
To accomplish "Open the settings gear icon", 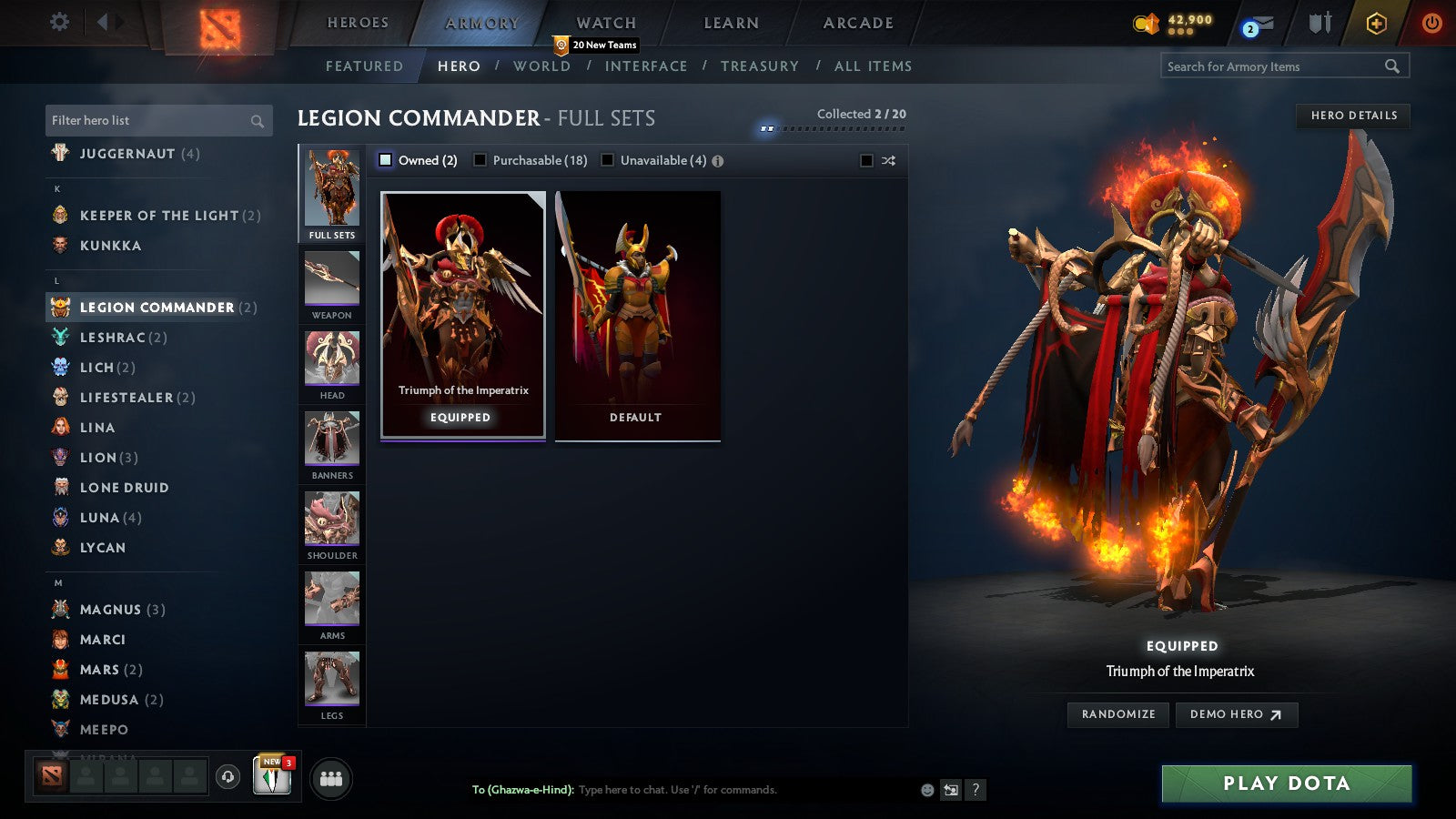I will (58, 23).
